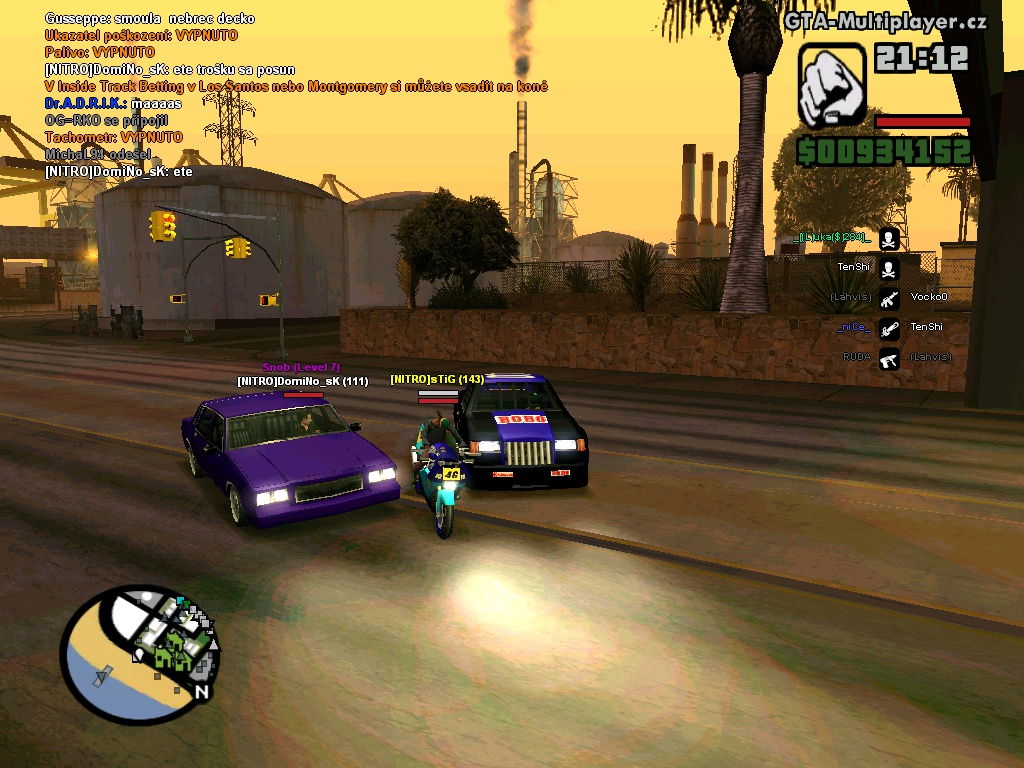Select the assault rifle kill icon by Vocko0
This screenshot has height=768, width=1024.
click(889, 298)
